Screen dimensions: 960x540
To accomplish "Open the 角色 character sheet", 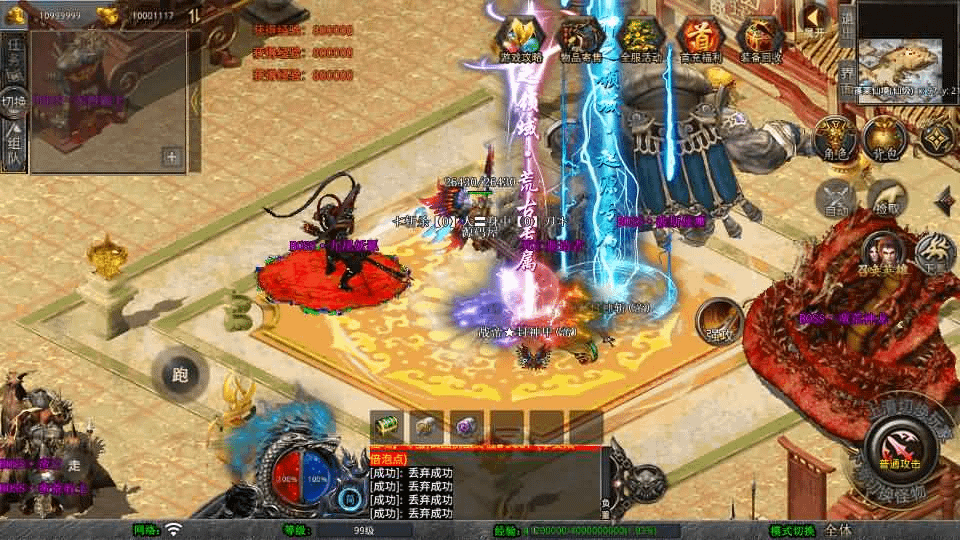I will tap(832, 139).
